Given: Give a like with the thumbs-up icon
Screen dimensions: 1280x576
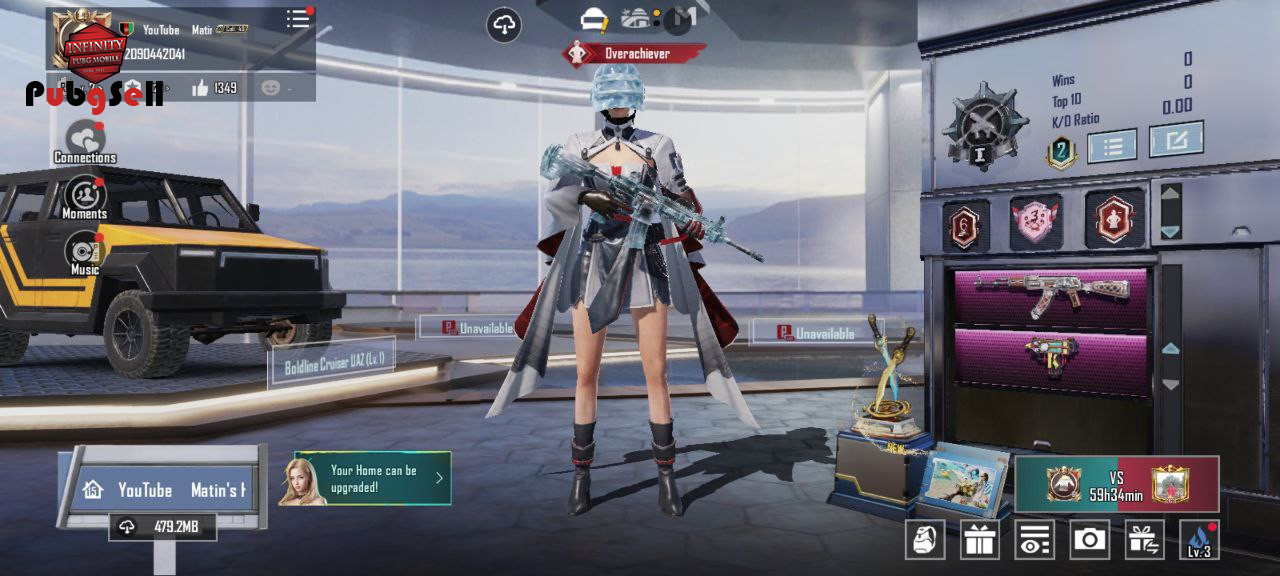Looking at the screenshot, I should click(201, 88).
